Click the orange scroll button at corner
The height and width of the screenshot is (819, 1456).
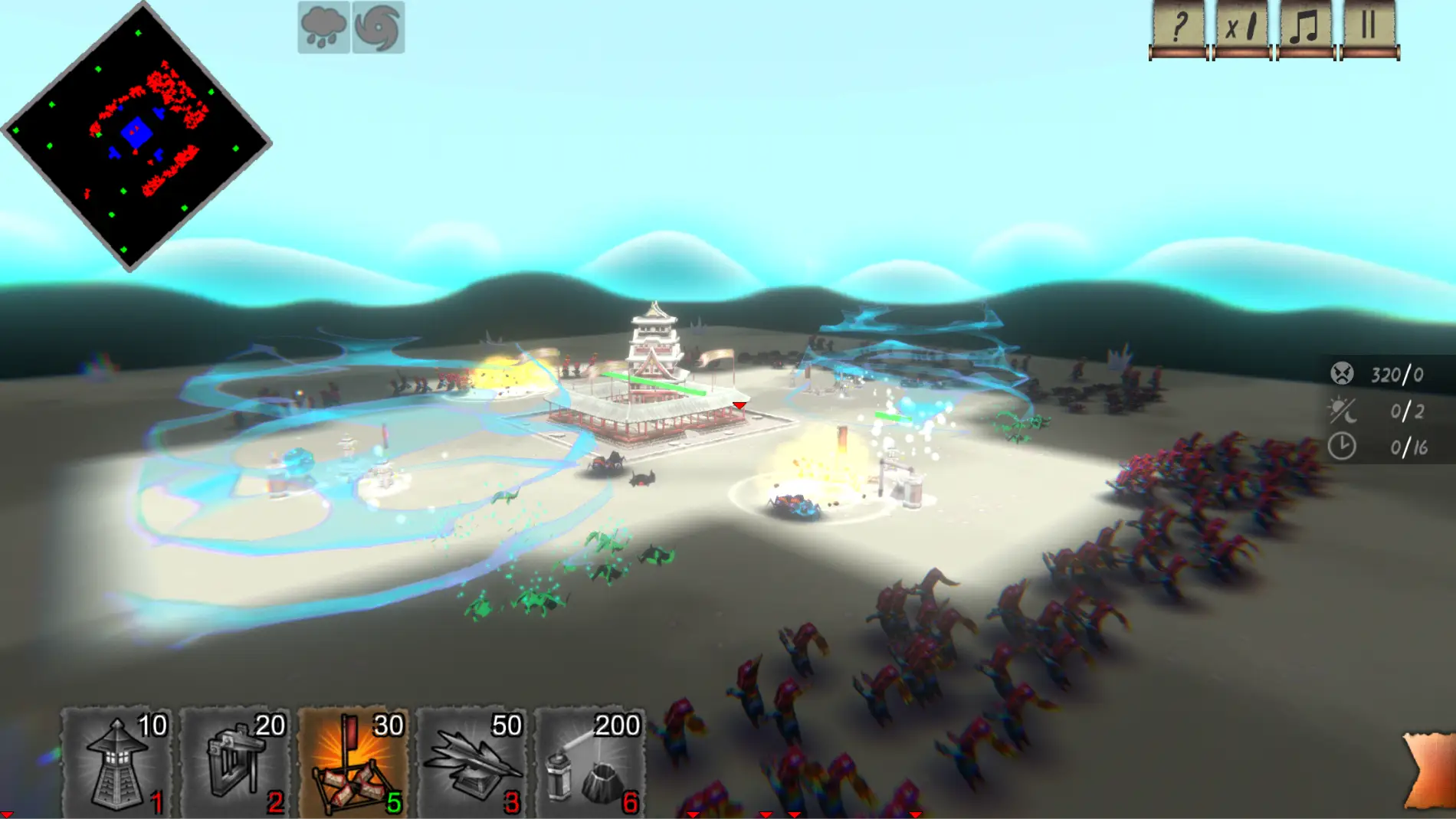(x=1431, y=770)
